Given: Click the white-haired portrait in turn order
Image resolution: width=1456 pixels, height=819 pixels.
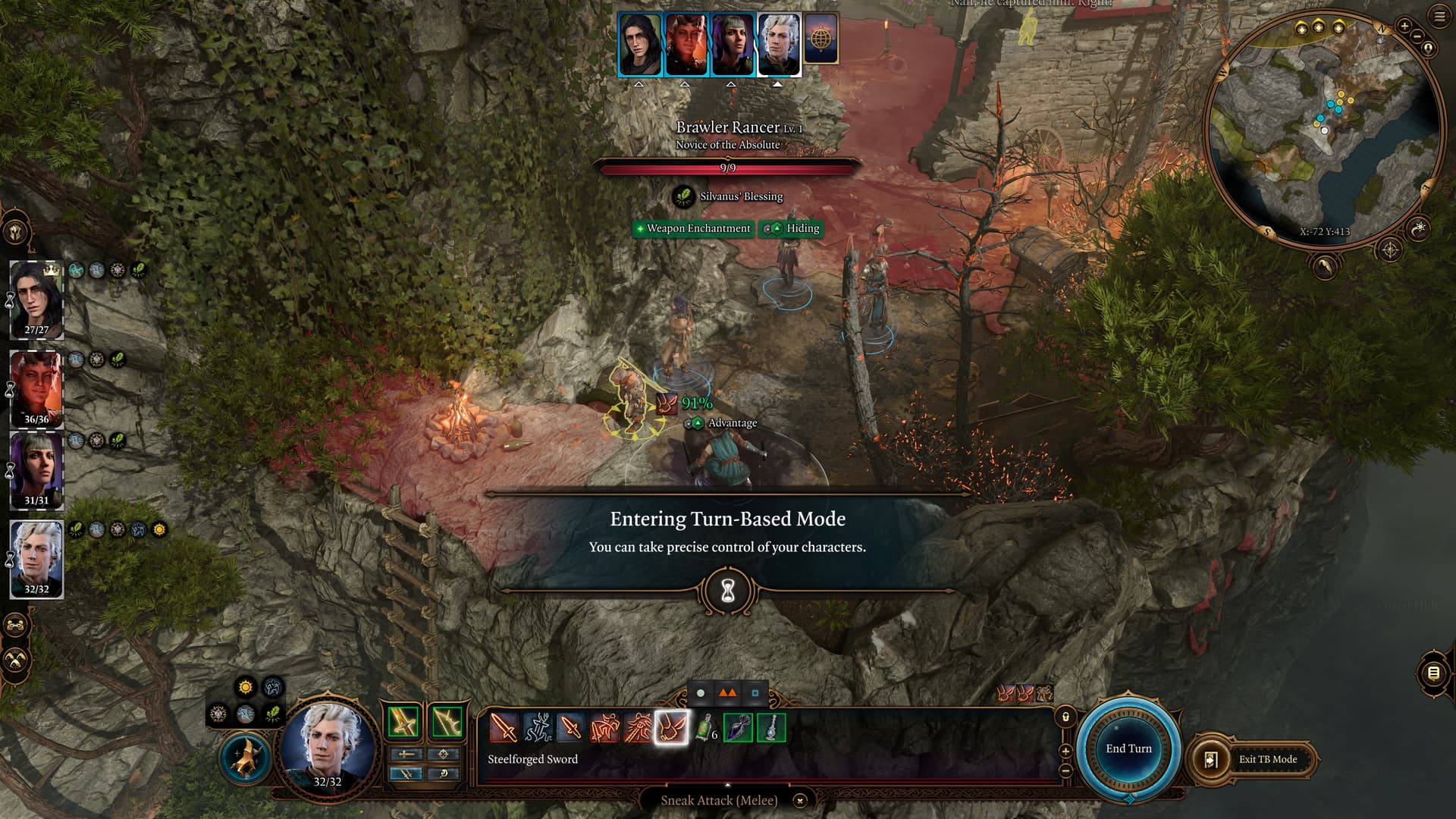Looking at the screenshot, I should pos(779,44).
